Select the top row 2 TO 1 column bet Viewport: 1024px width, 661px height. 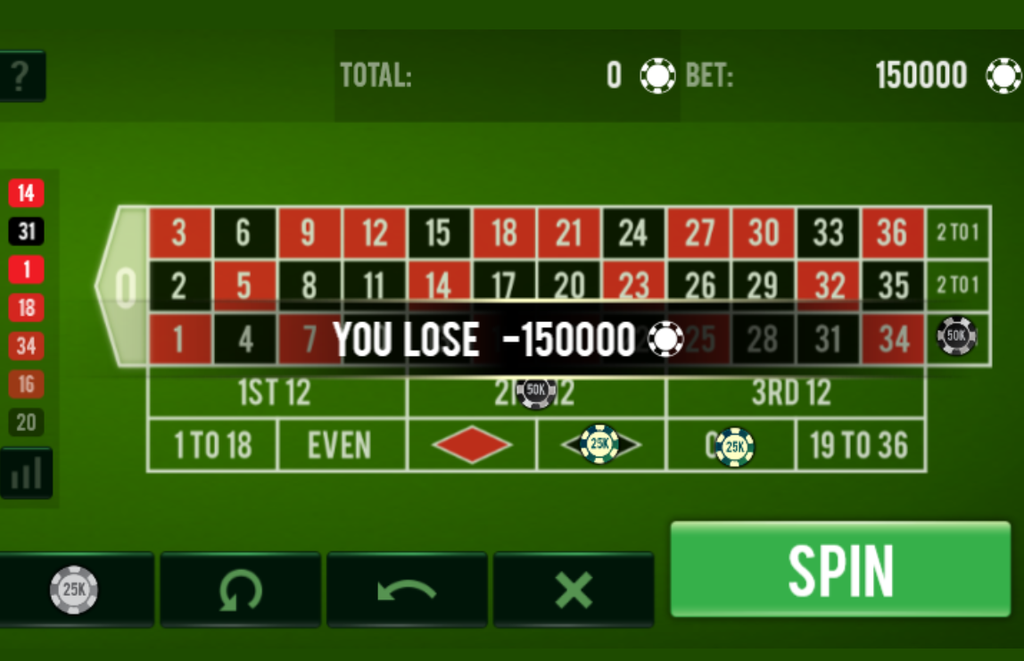click(958, 233)
